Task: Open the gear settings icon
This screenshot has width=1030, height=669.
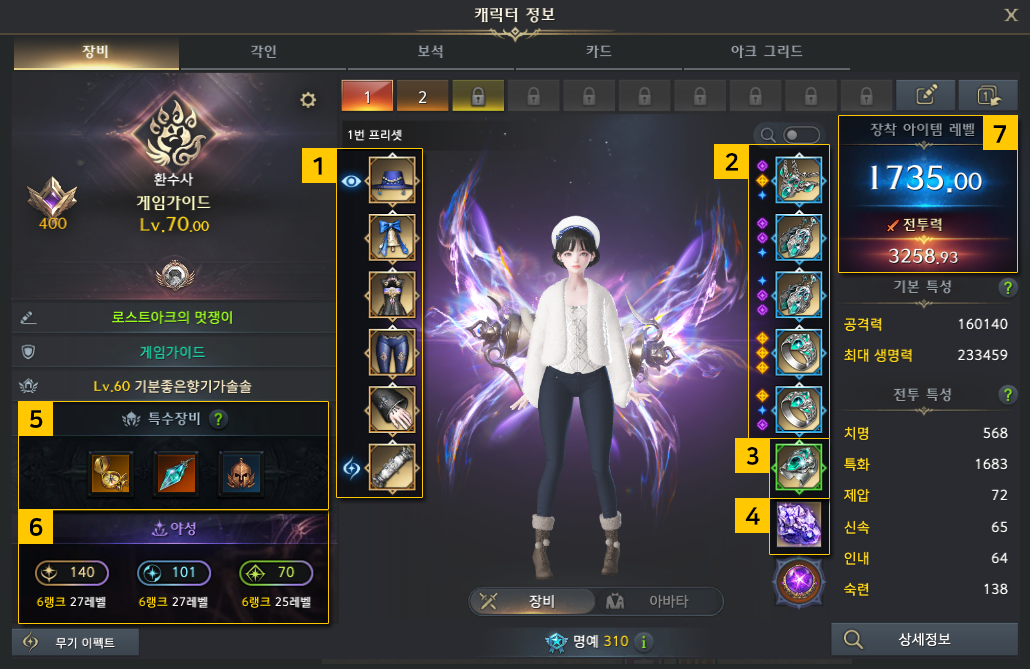Action: (x=308, y=99)
